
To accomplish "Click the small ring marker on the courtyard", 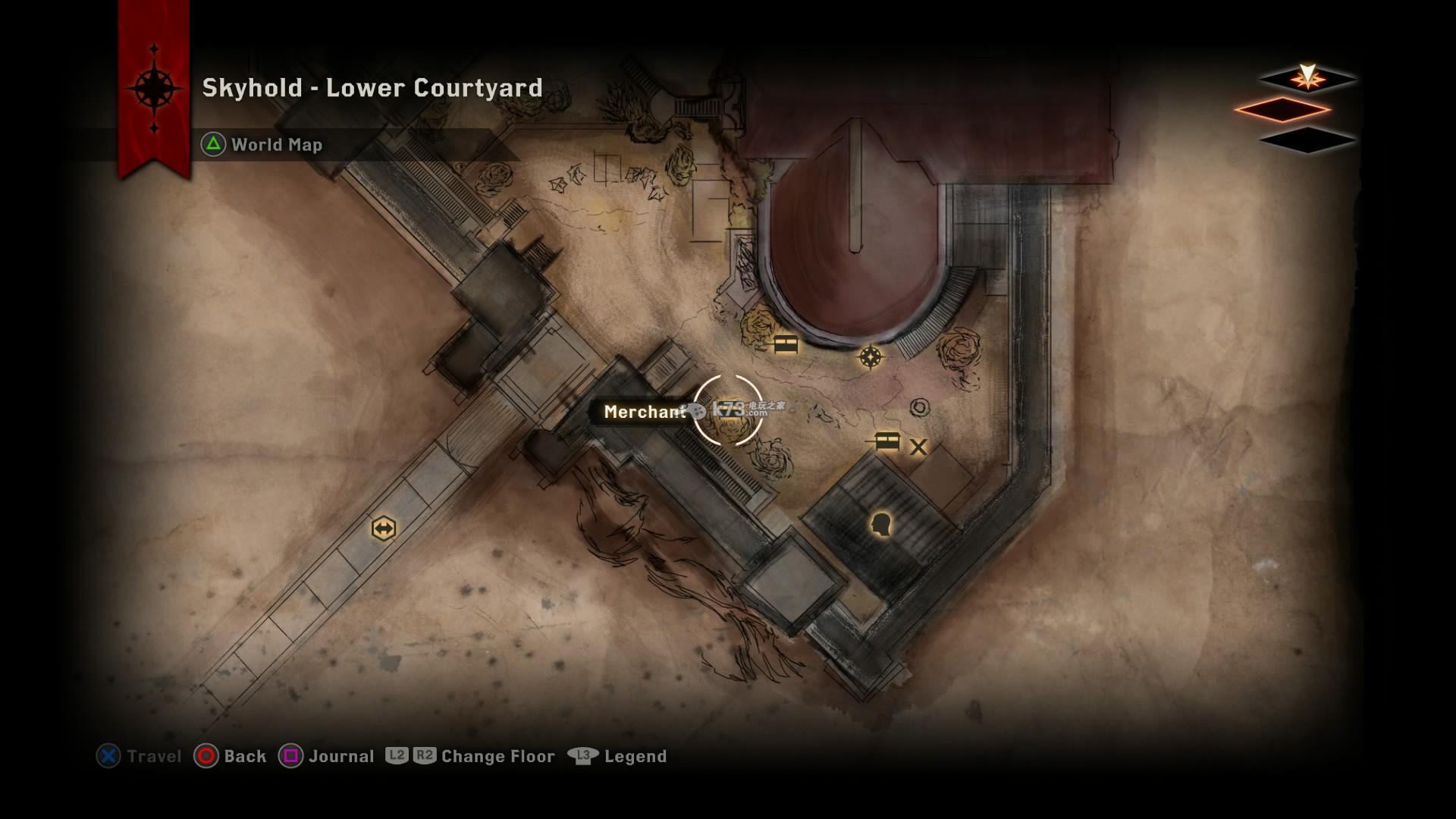I will point(920,407).
